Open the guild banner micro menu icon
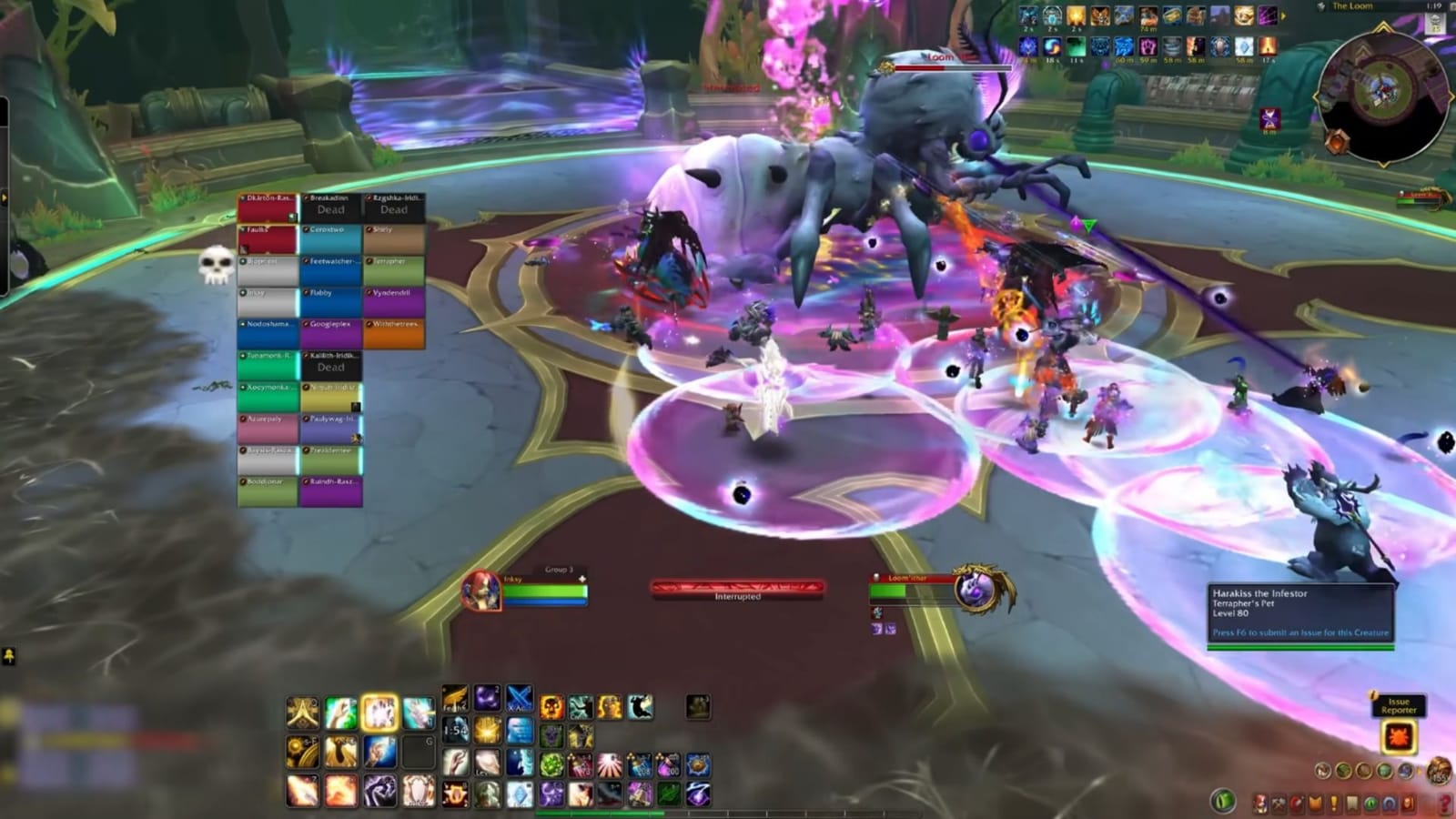The height and width of the screenshot is (819, 1456). 1314,802
